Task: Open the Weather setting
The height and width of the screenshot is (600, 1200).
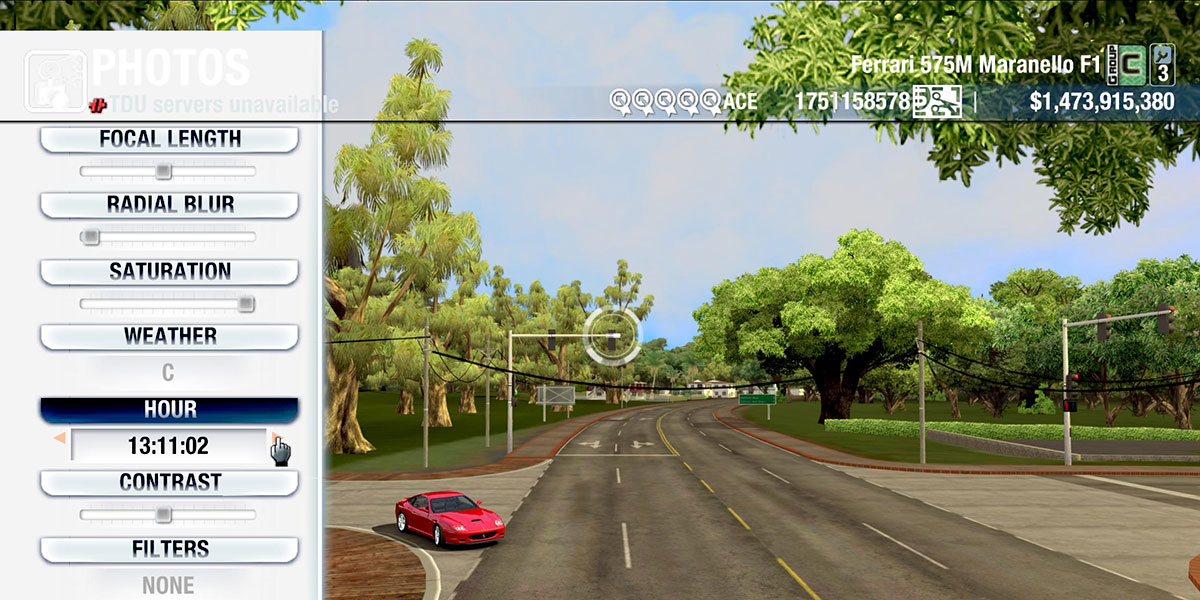Action: pyautogui.click(x=169, y=336)
